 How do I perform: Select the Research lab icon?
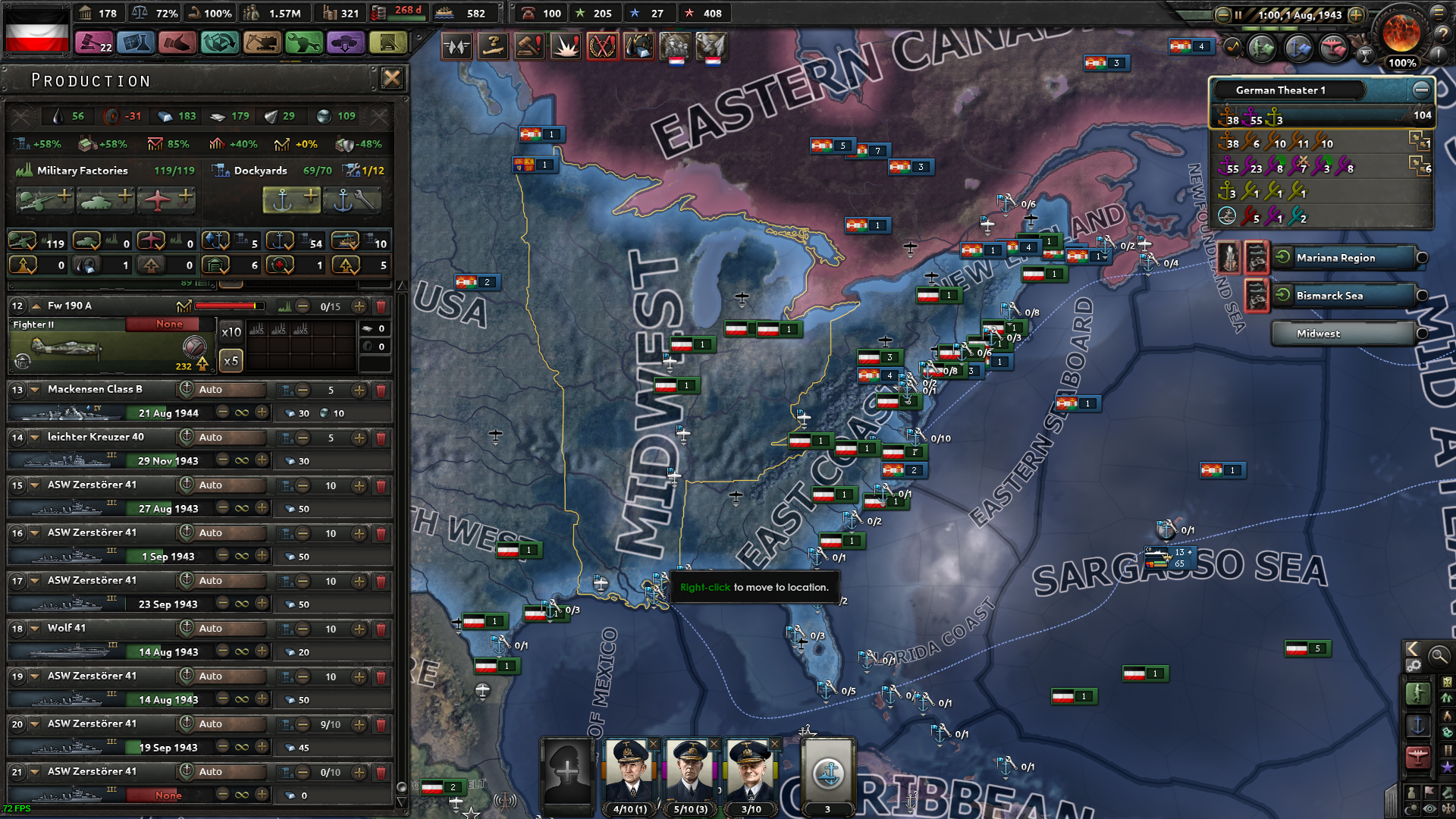click(x=136, y=43)
